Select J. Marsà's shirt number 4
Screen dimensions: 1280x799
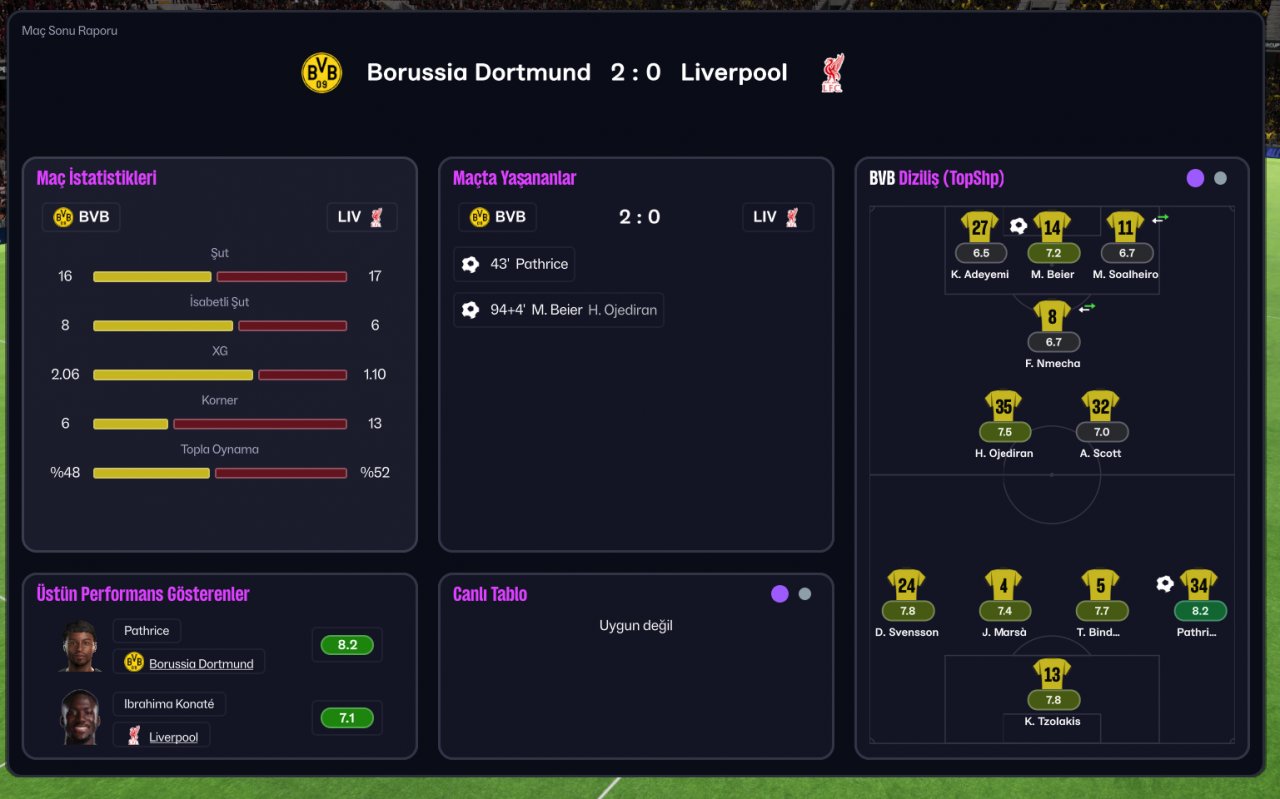pos(1004,585)
